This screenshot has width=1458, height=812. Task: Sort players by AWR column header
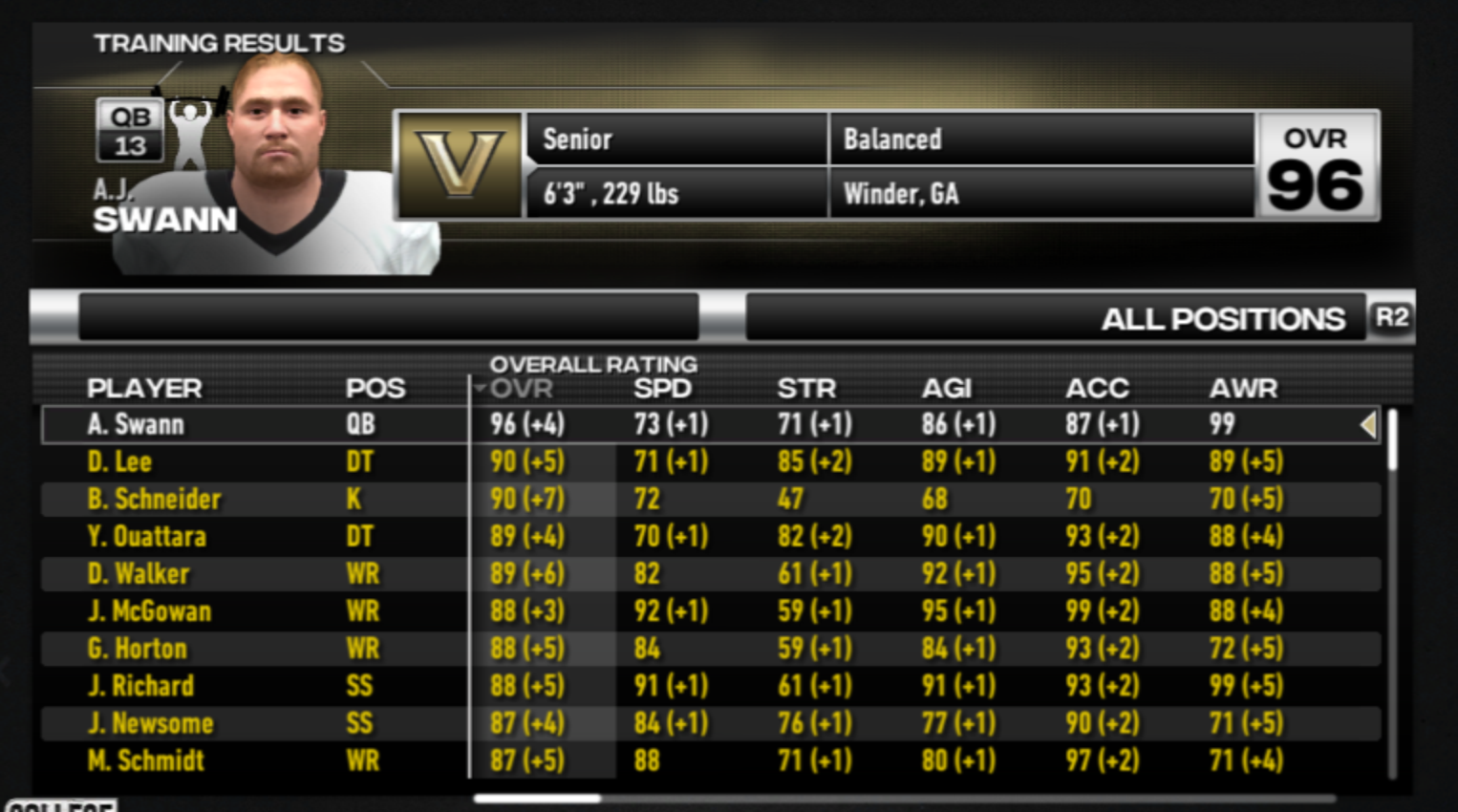click(x=1243, y=389)
